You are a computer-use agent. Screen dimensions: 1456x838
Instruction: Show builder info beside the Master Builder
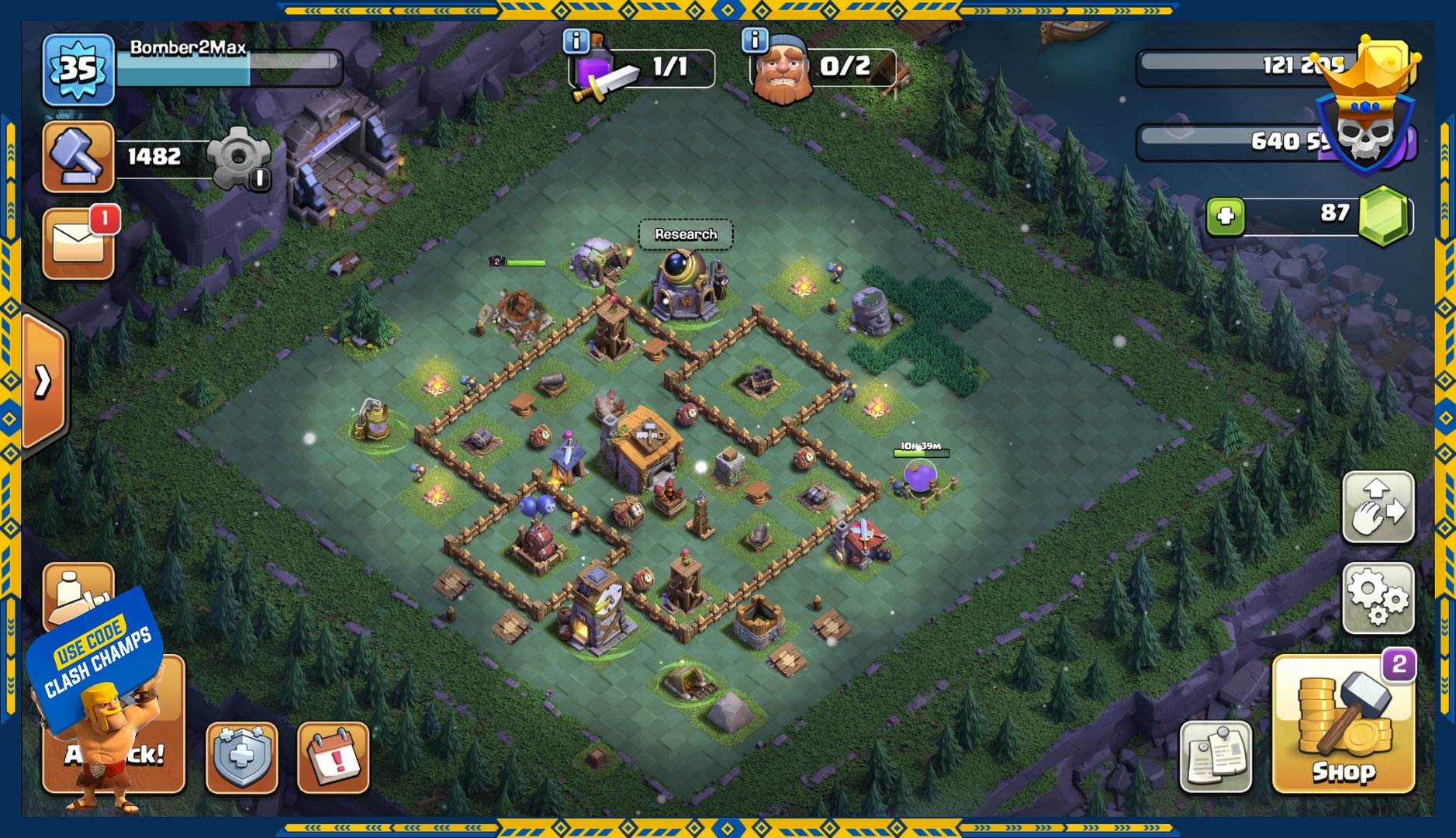(x=754, y=39)
